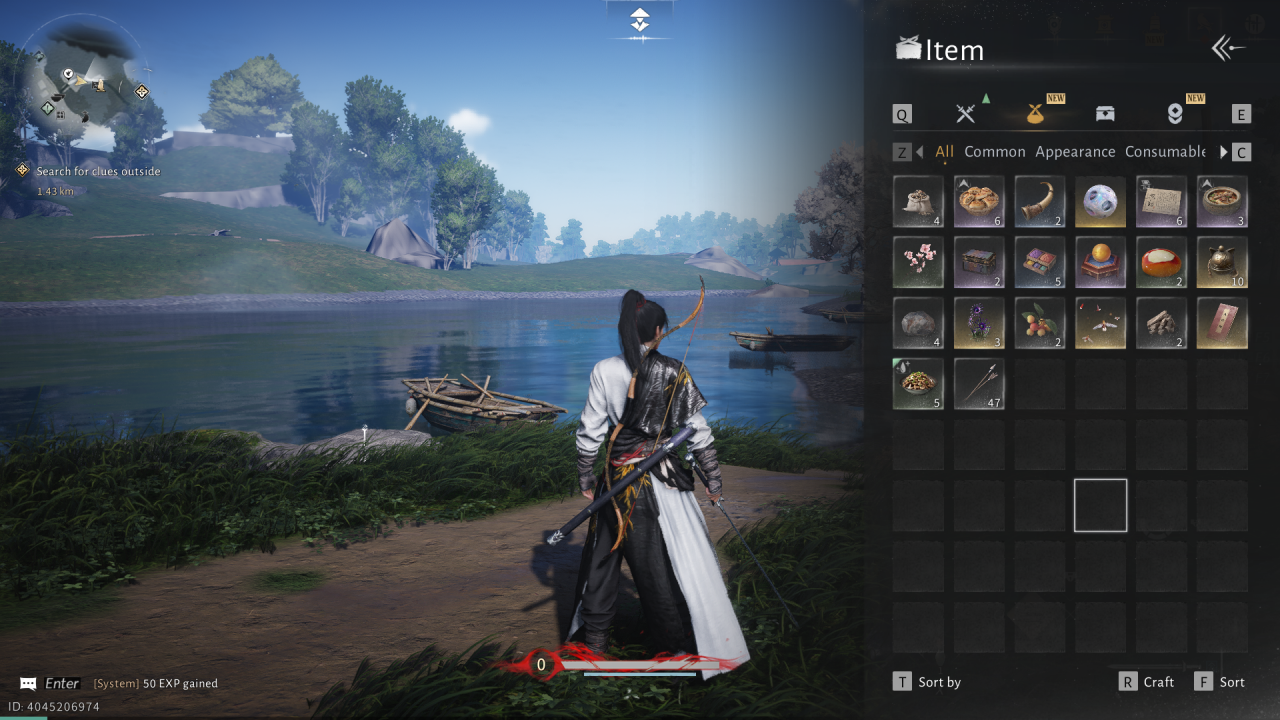This screenshot has height=720, width=1280.
Task: Pick the red envelope item
Action: [x=1222, y=324]
